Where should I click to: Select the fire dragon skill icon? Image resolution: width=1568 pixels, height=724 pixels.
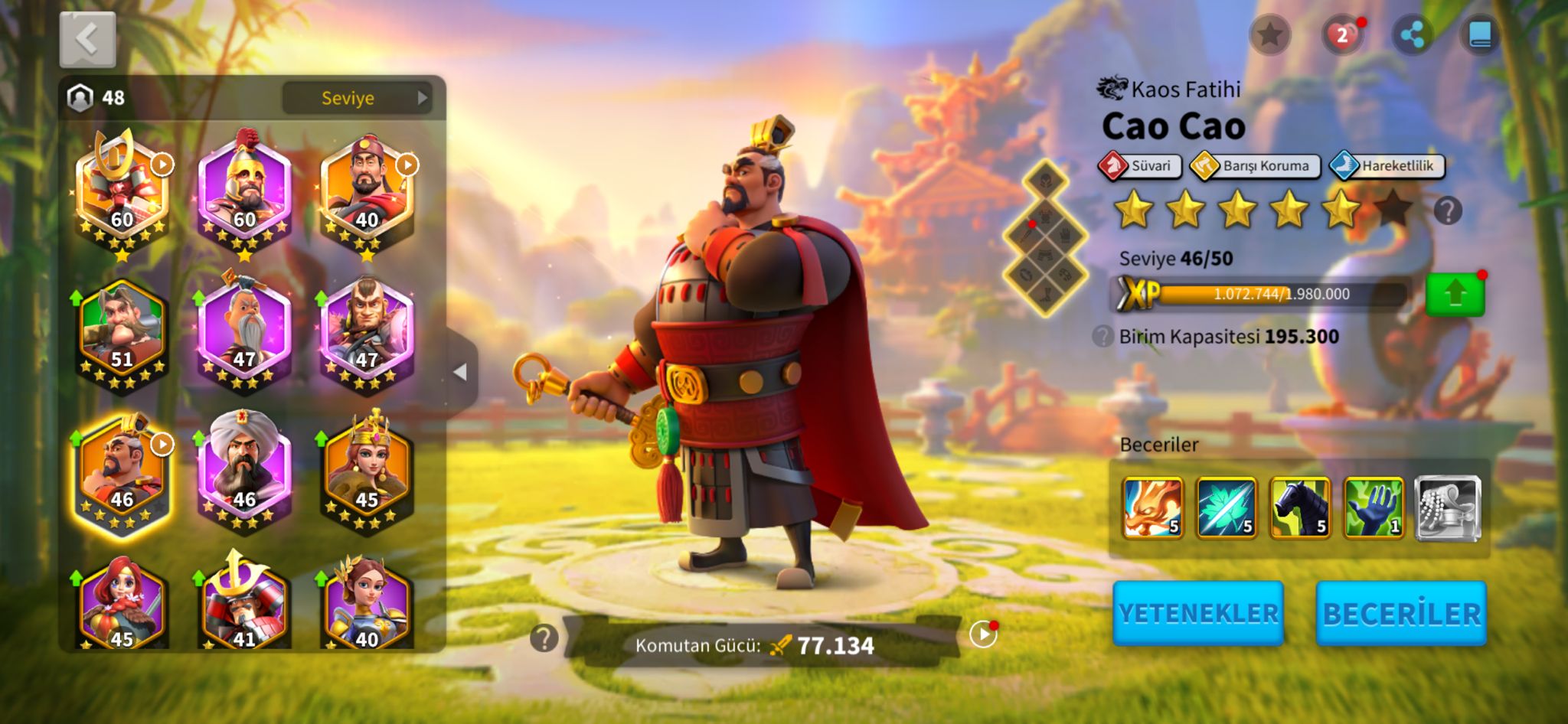pyautogui.click(x=1152, y=507)
